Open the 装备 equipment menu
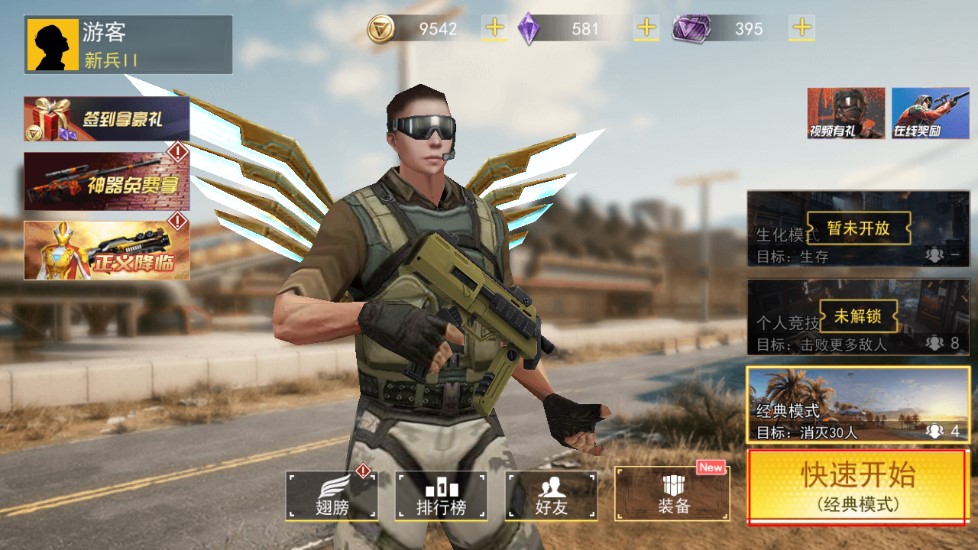This screenshot has height=550, width=978. pos(672,496)
